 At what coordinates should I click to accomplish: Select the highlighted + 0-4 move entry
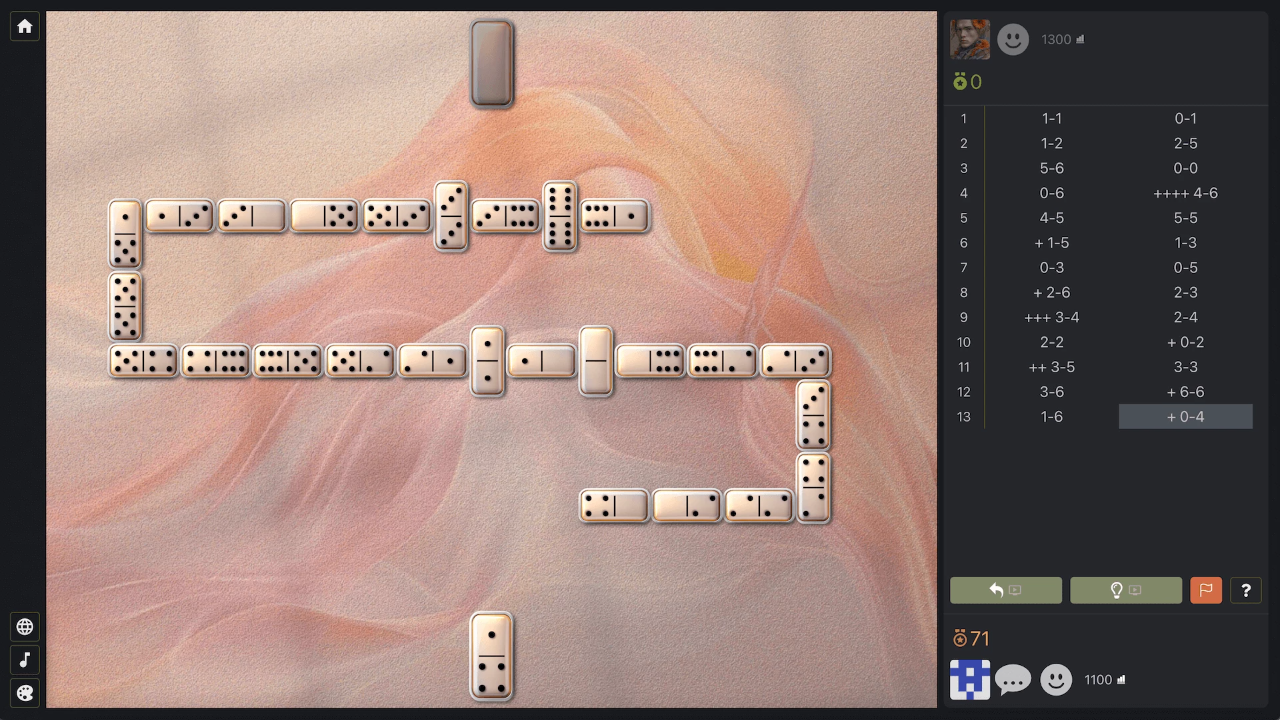point(1185,416)
